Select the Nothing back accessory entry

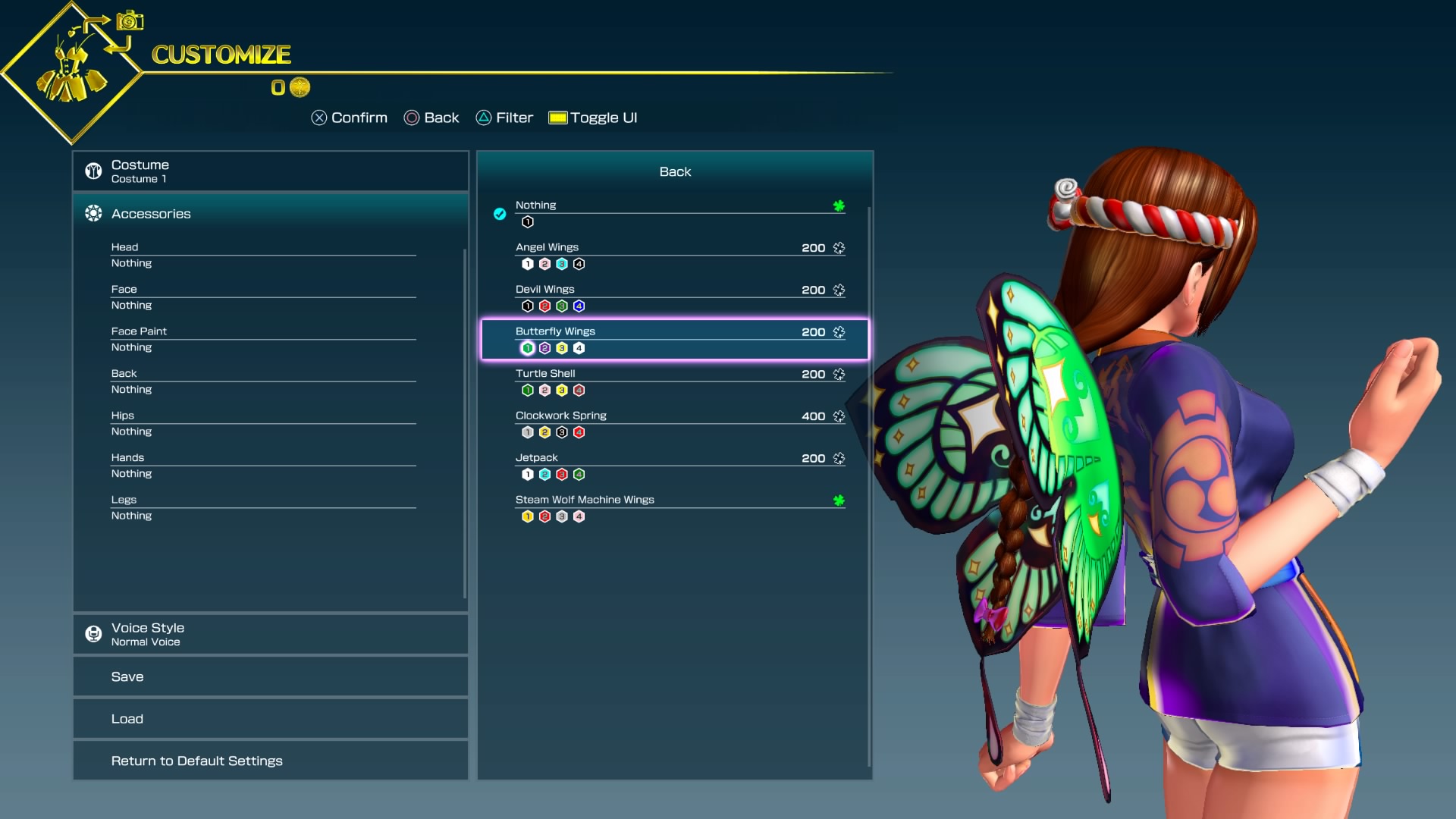[x=675, y=212]
